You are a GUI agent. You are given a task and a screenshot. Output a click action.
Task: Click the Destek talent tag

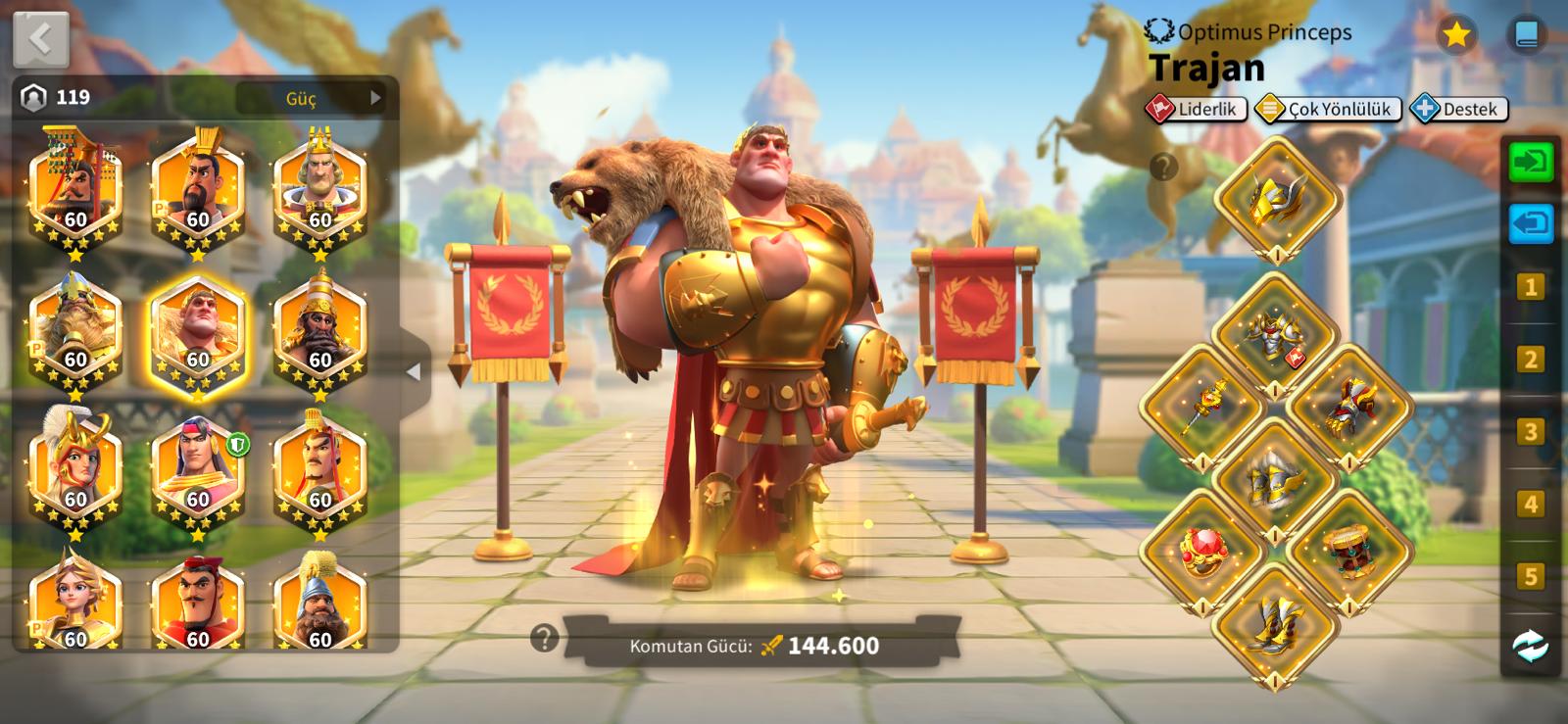pos(1459,109)
